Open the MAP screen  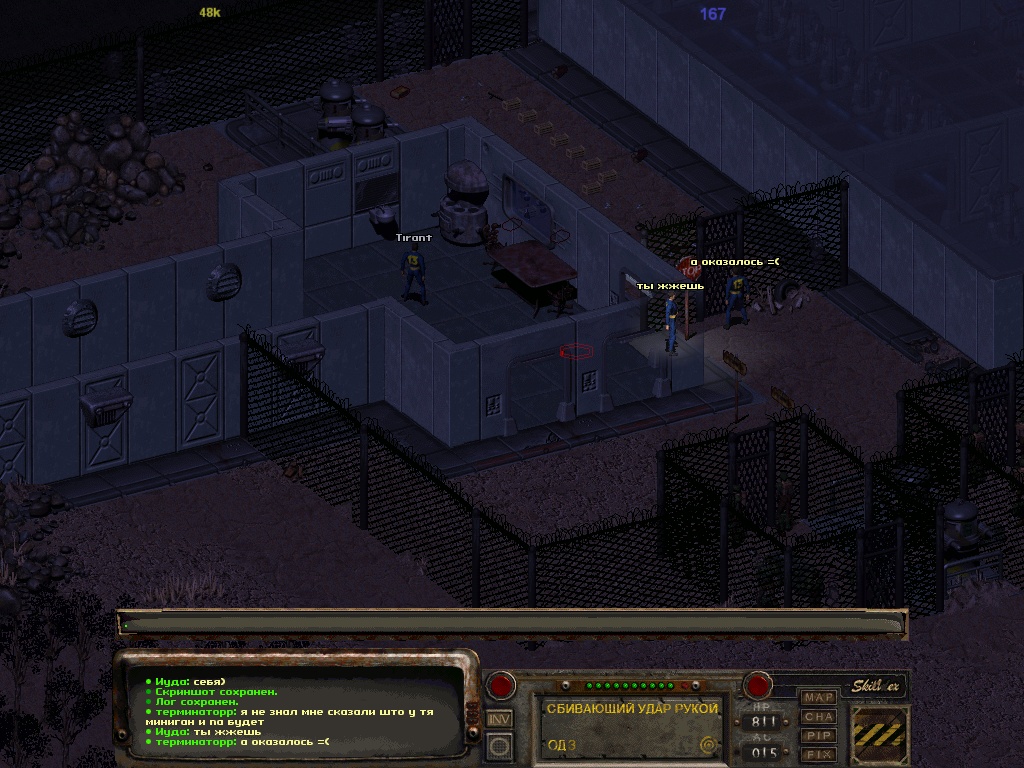pos(819,697)
